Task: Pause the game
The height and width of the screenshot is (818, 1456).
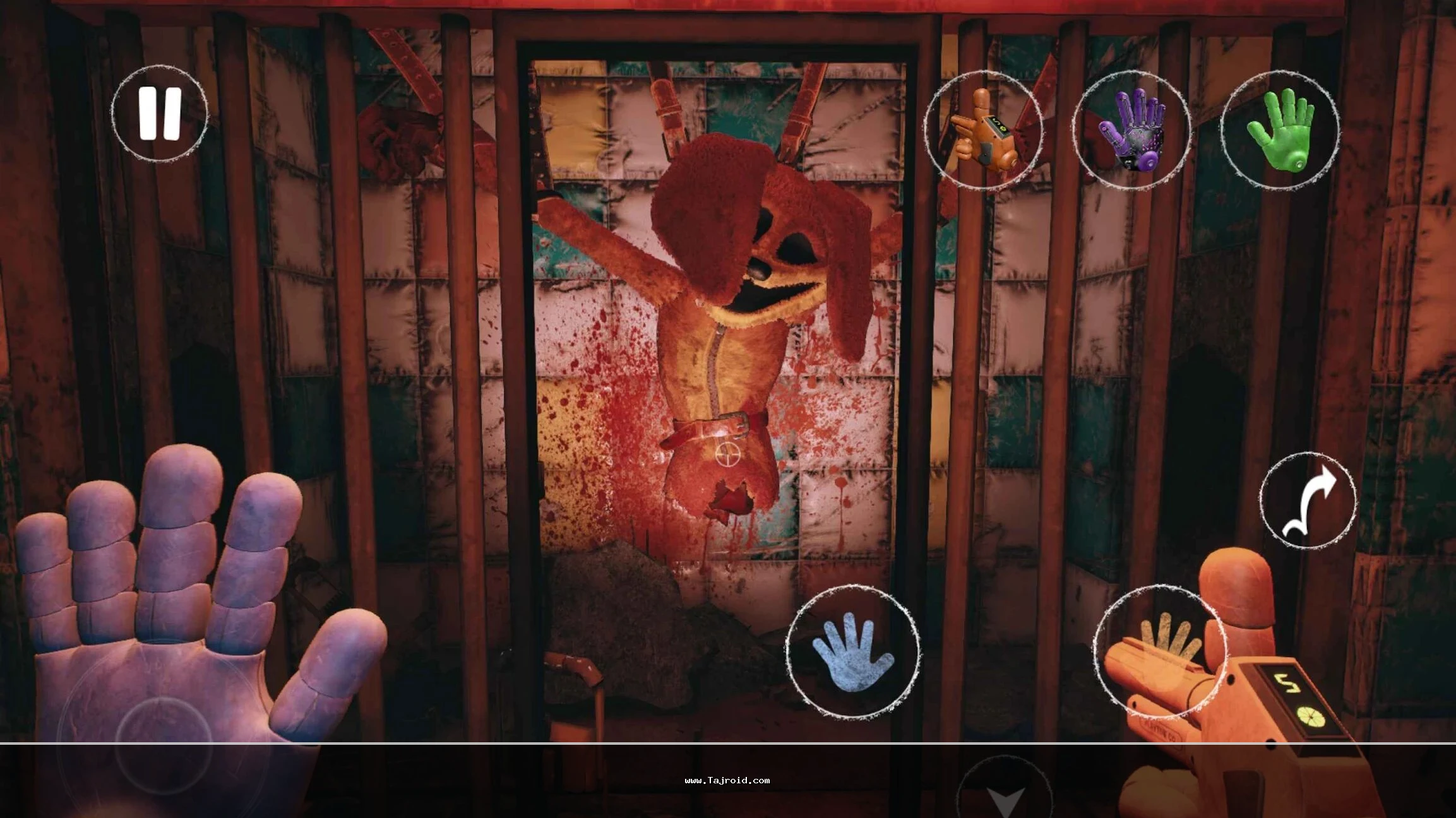Action: pyautogui.click(x=160, y=114)
